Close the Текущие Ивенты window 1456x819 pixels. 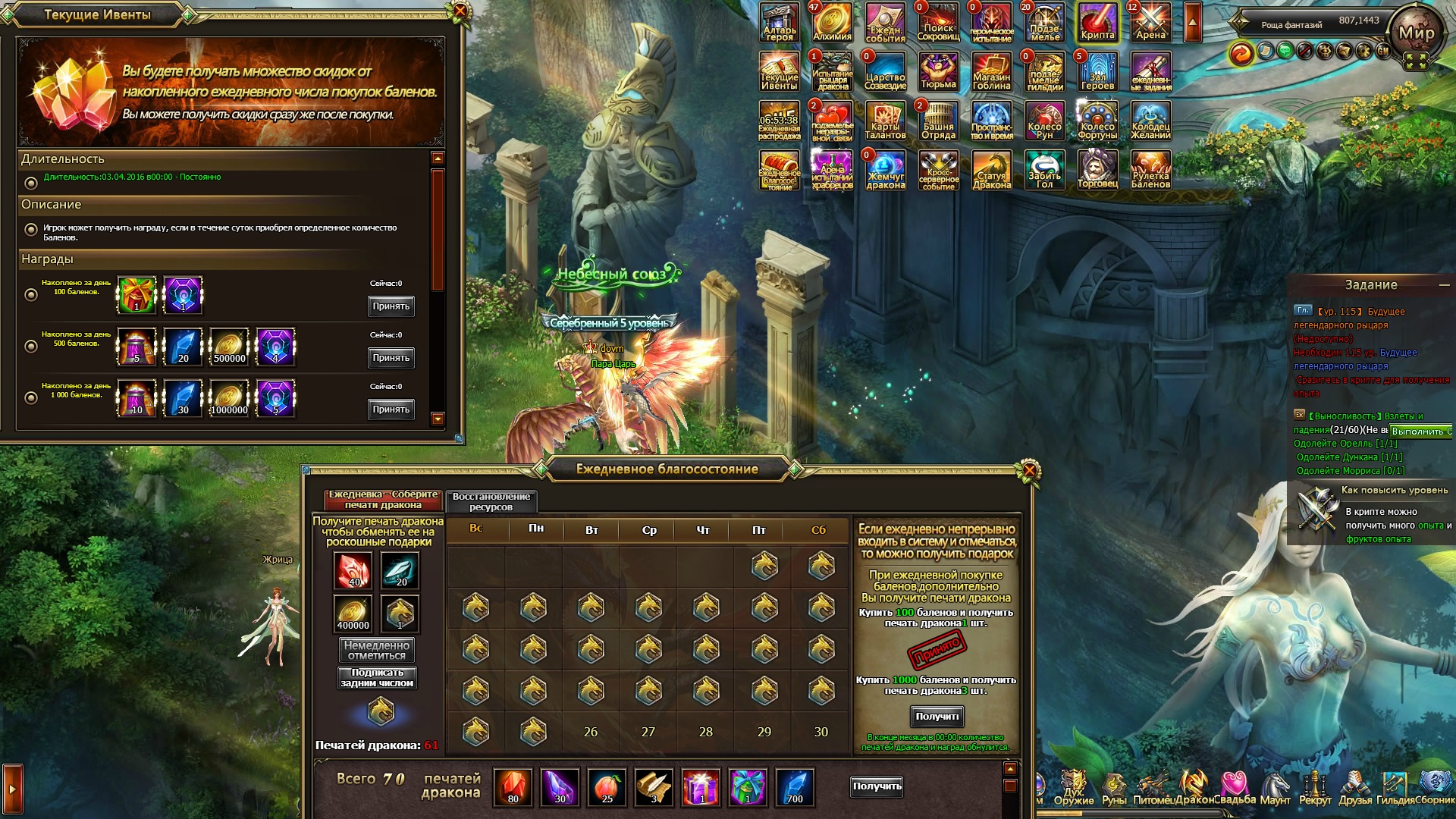[460, 11]
